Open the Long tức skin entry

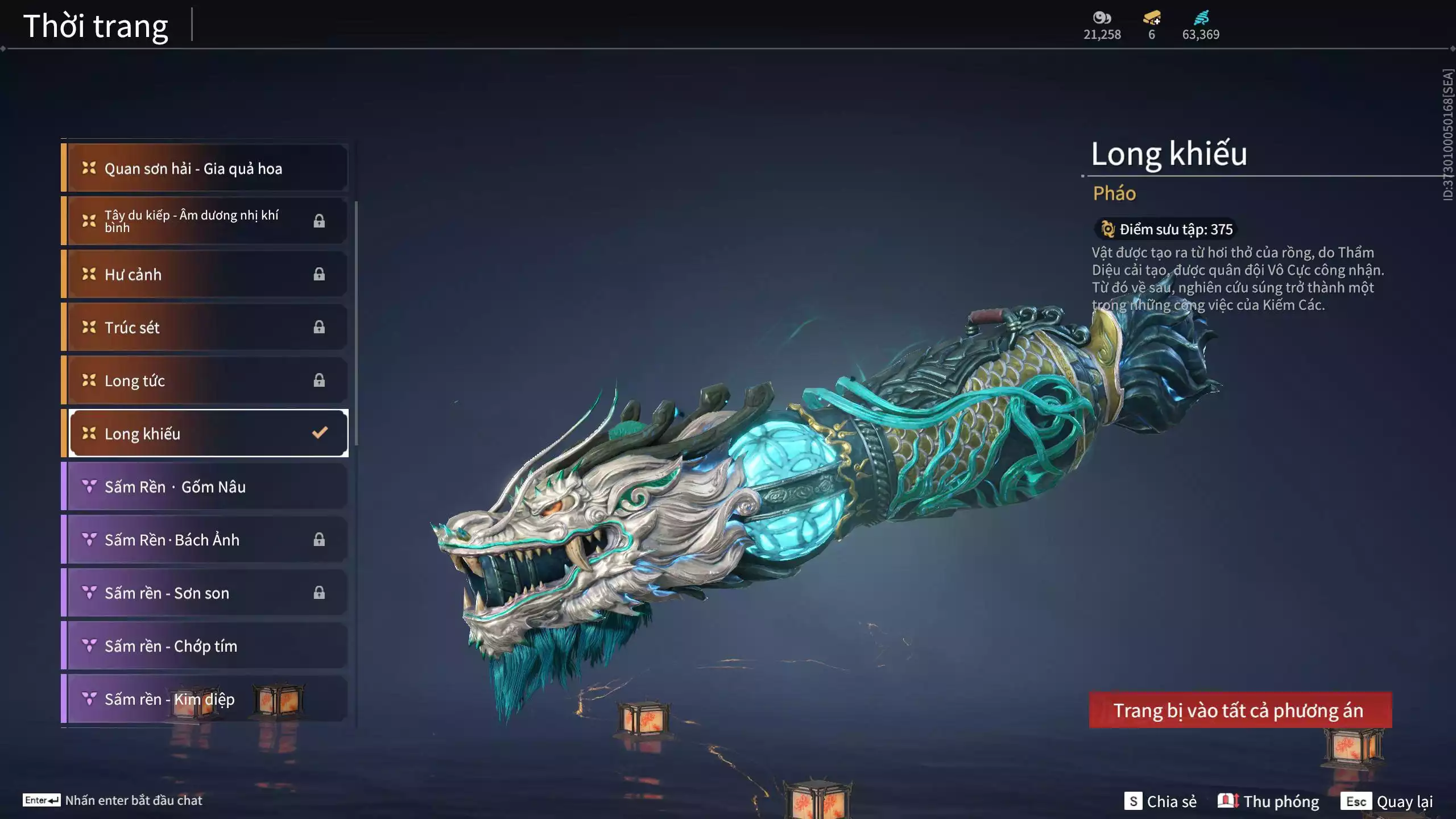205,380
